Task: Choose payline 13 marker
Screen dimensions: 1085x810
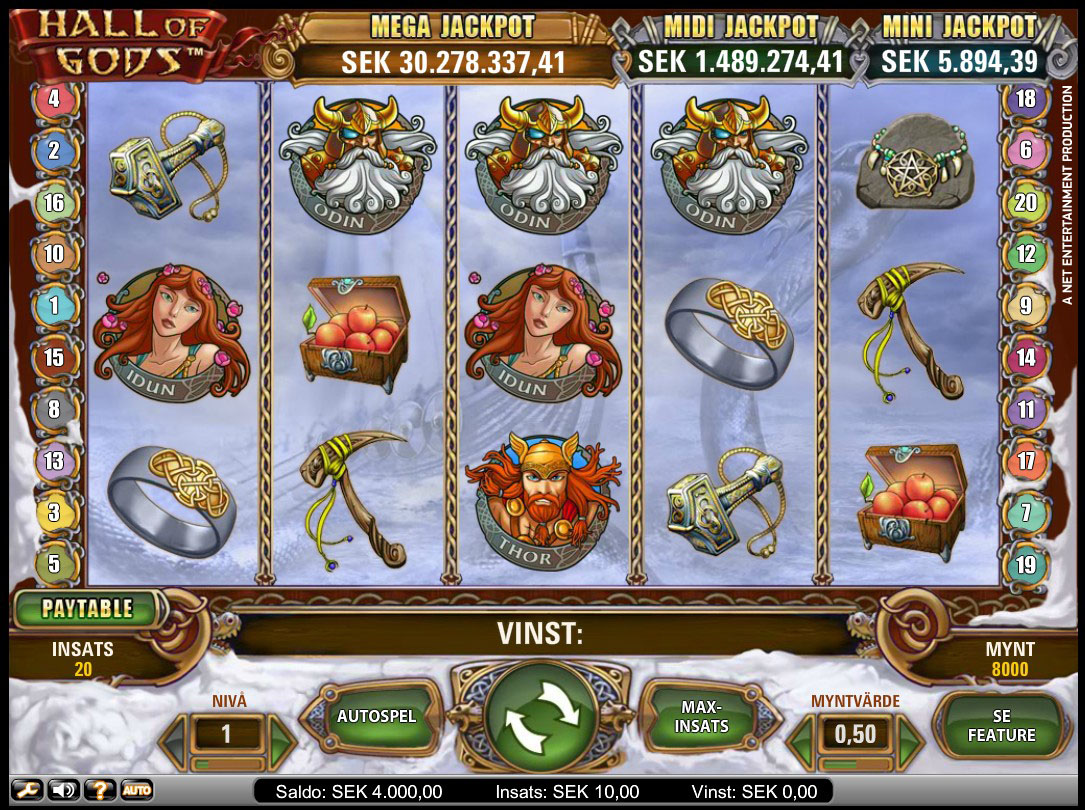Action: (x=54, y=461)
